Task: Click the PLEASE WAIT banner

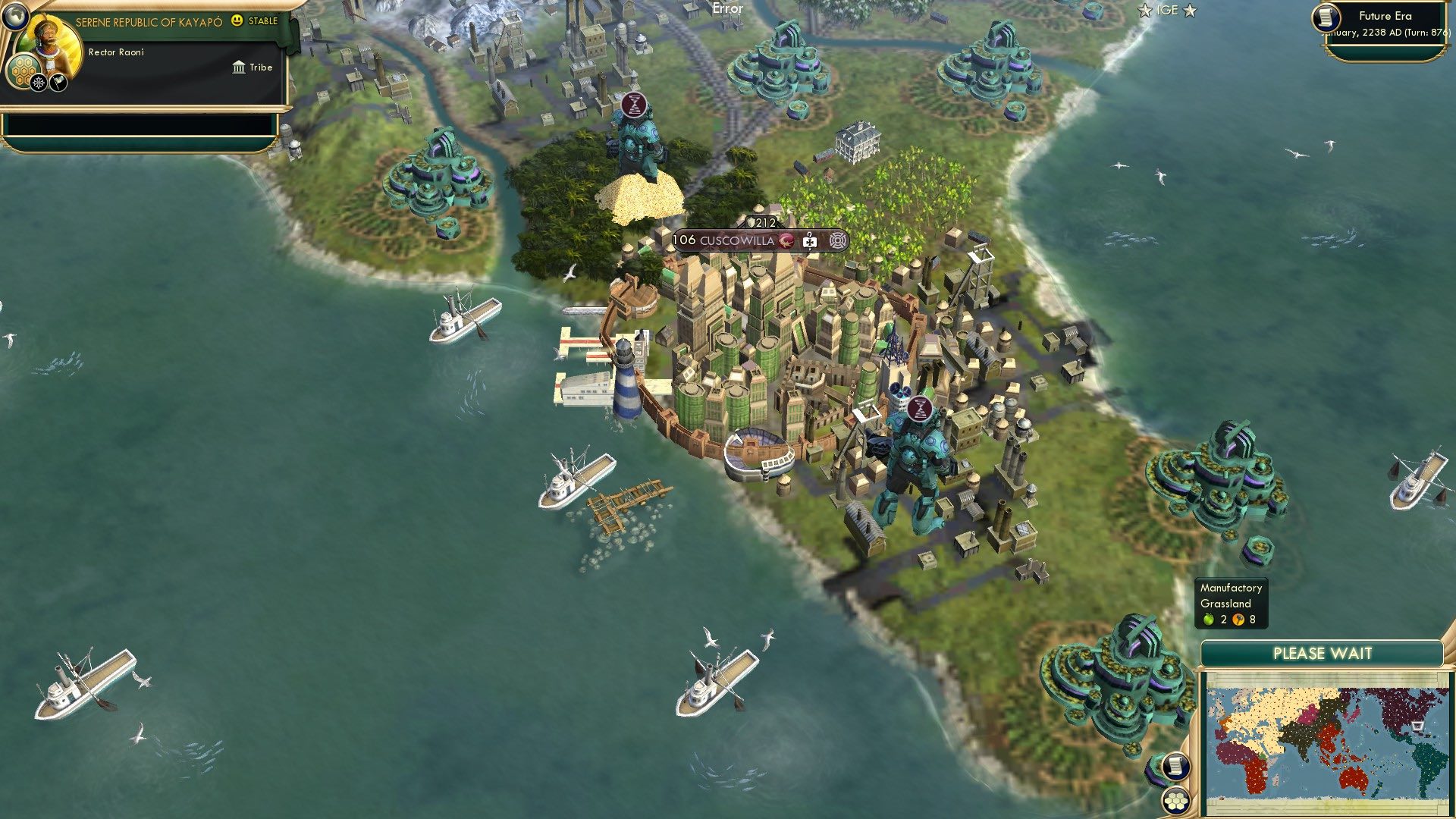Action: click(1323, 653)
